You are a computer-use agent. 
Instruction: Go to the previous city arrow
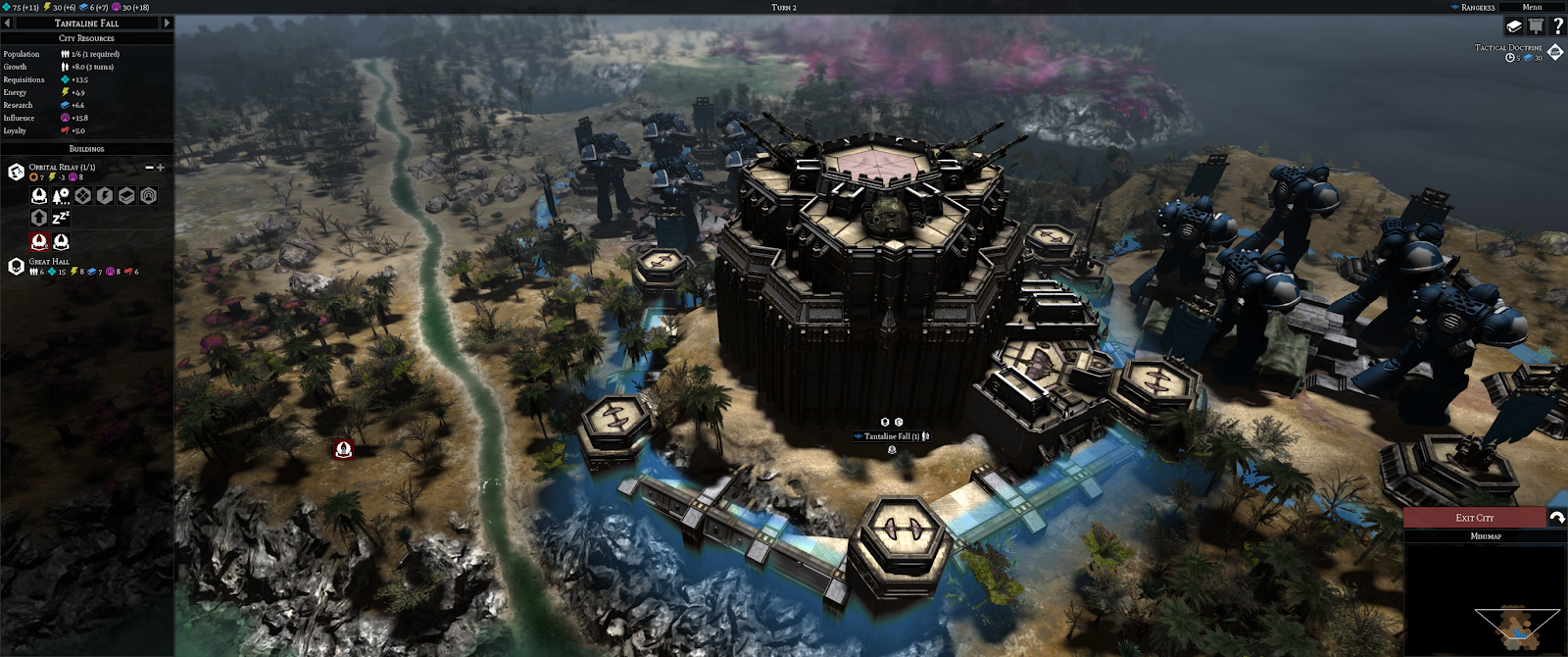7,23
